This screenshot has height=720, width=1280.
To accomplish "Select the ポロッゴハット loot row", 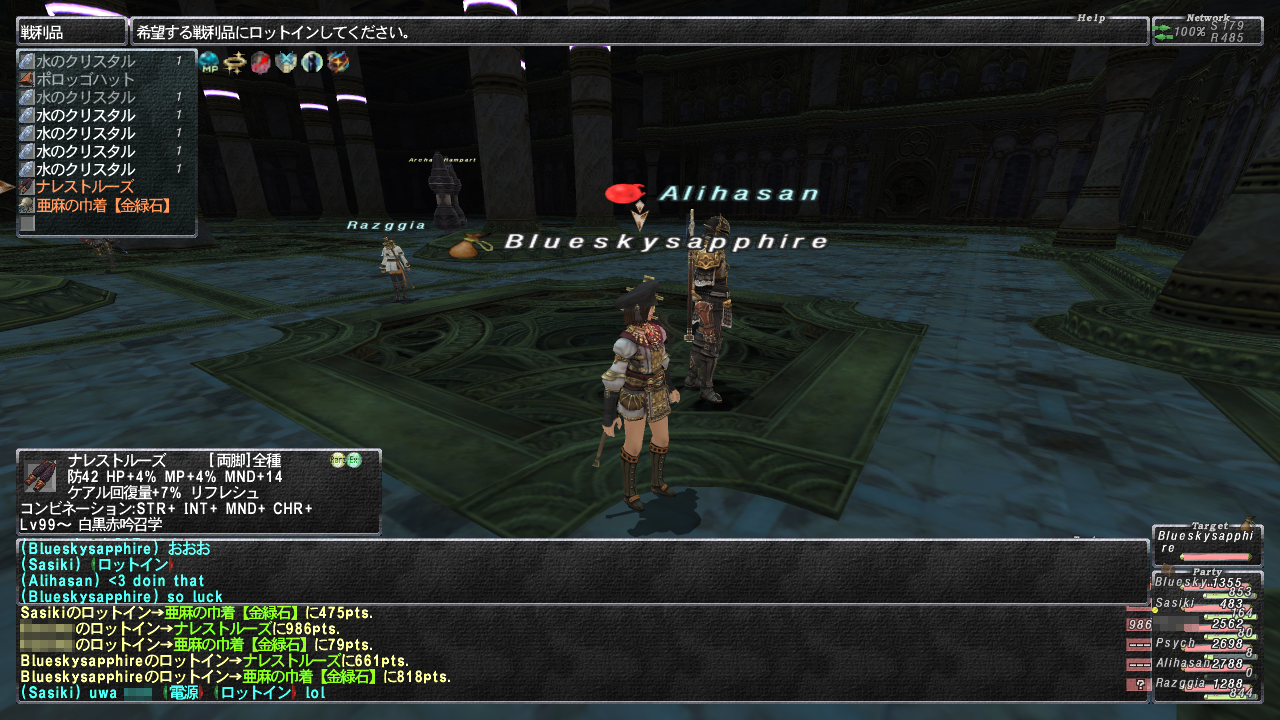I will (85, 79).
